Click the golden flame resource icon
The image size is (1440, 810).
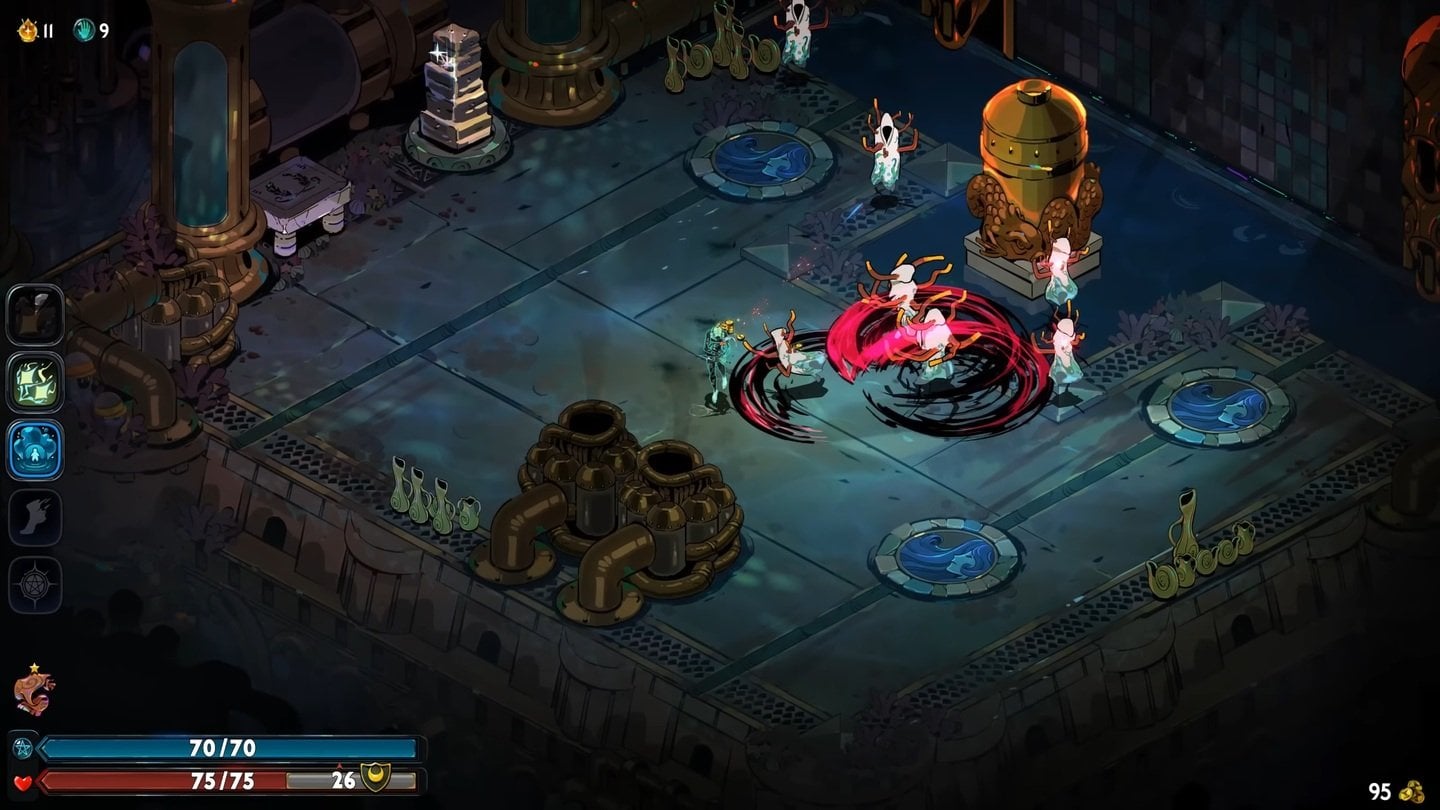point(26,31)
